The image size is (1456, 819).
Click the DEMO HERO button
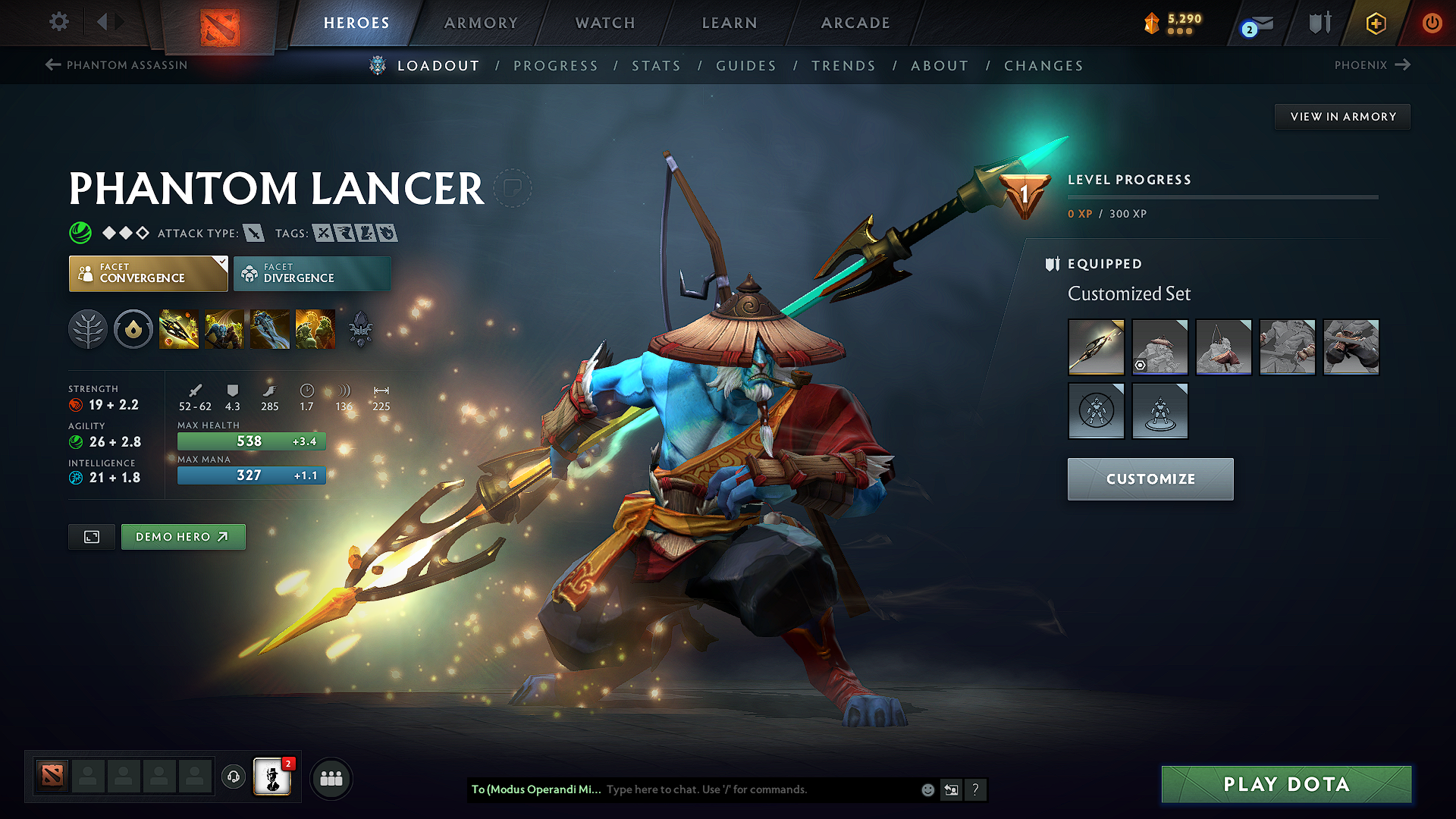183,536
